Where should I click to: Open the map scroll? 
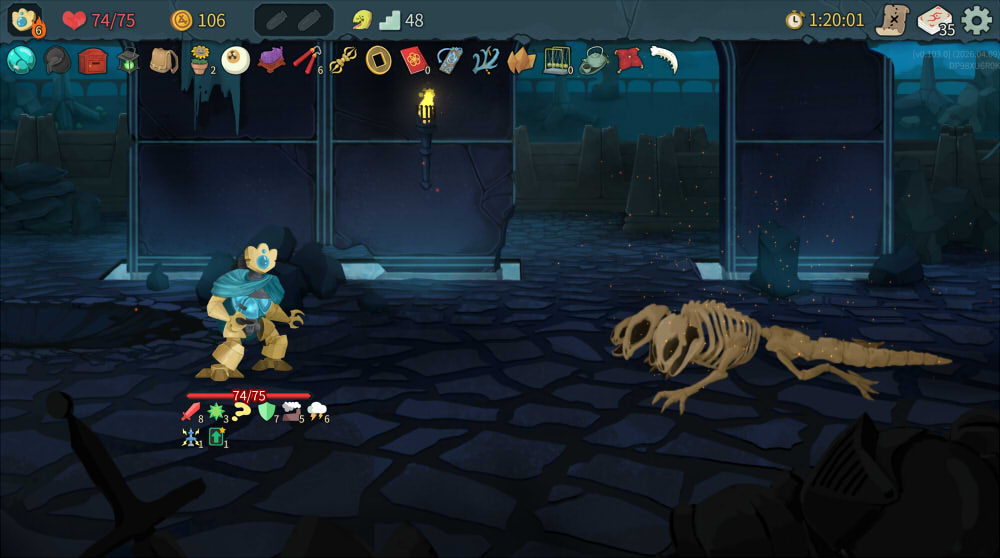[x=890, y=20]
